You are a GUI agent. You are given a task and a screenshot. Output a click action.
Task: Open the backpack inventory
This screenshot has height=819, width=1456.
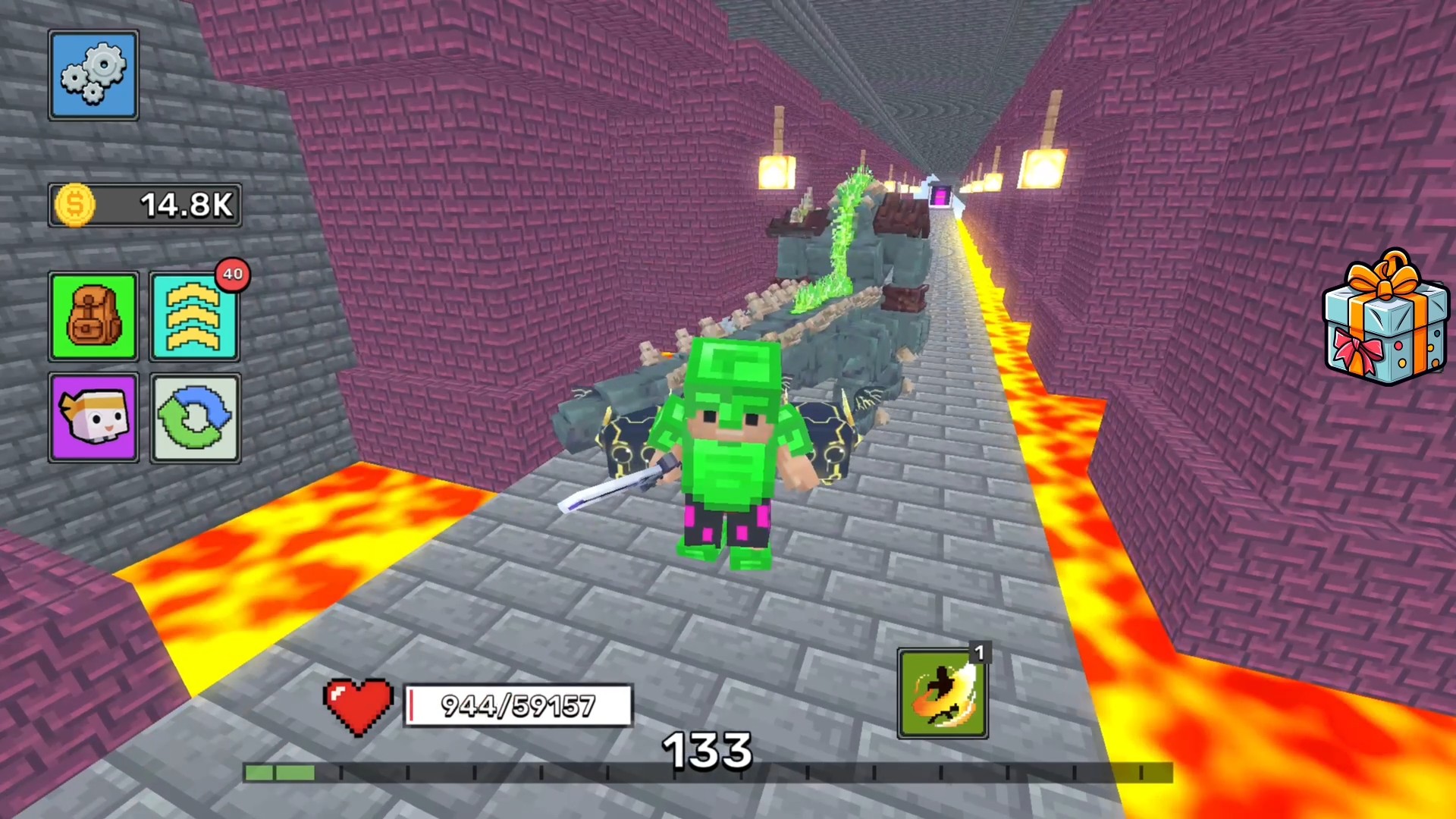pyautogui.click(x=93, y=315)
